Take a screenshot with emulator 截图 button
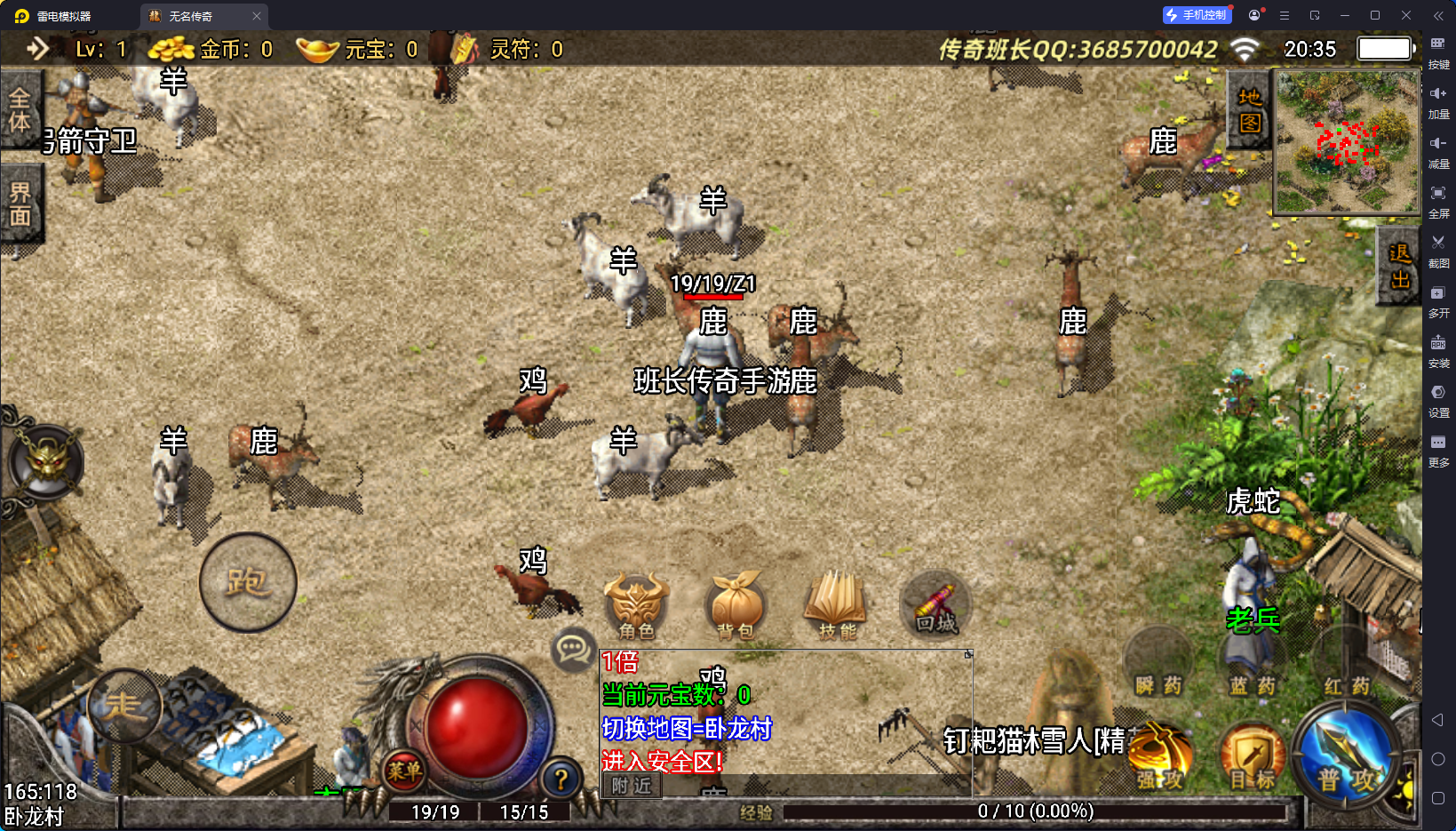Viewport: 1456px width, 831px height. [1438, 250]
